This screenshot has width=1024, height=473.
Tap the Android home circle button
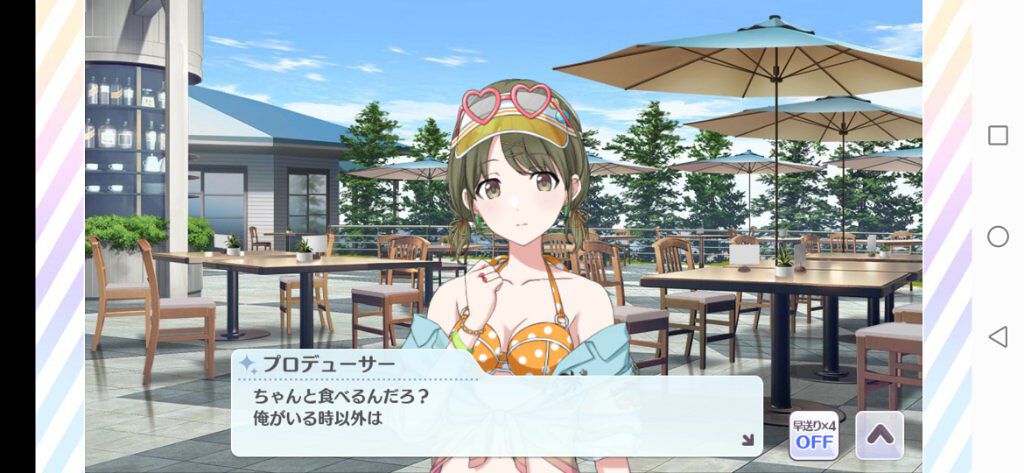pos(997,236)
